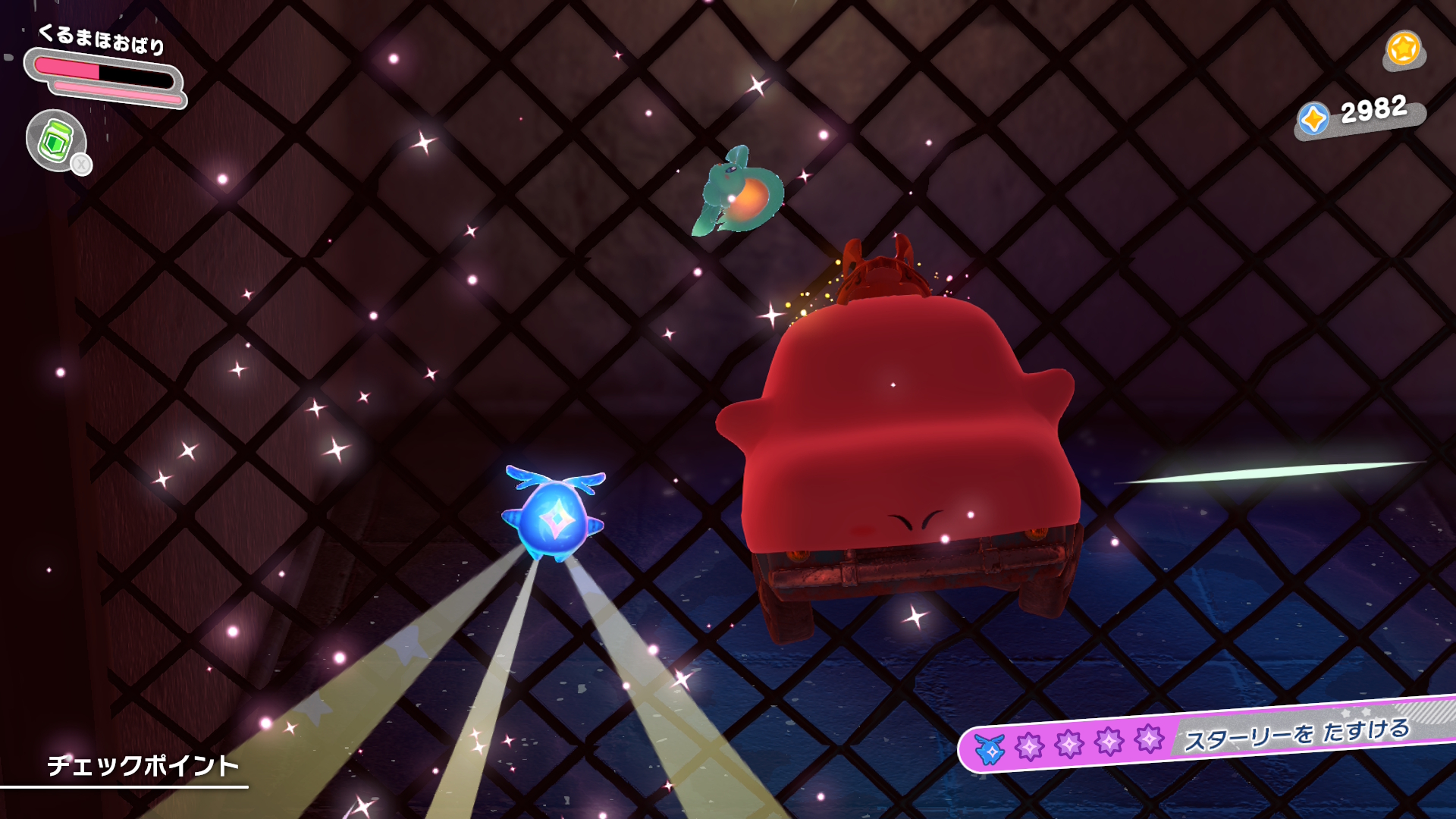Click the gold star coin icon

coord(1403,49)
